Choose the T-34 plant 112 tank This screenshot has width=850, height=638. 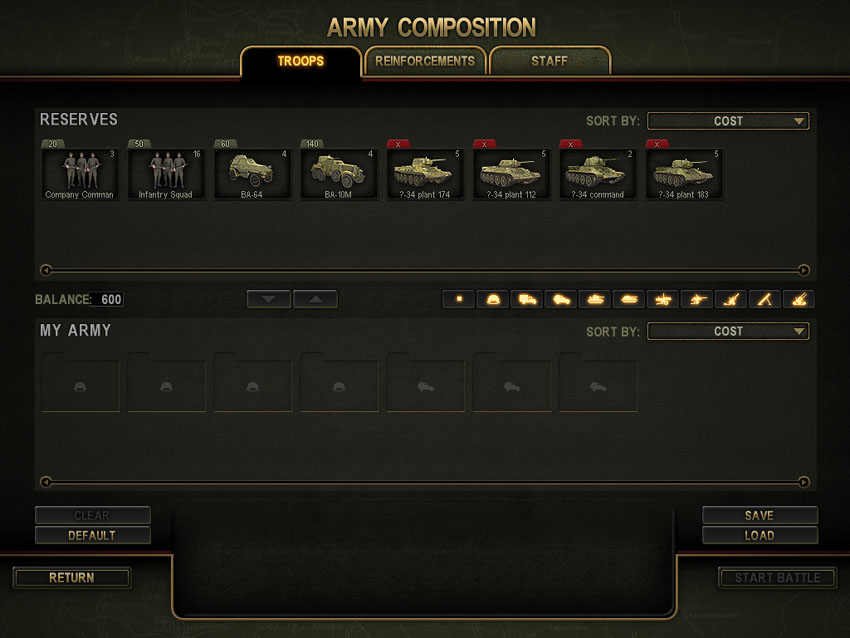click(x=511, y=173)
